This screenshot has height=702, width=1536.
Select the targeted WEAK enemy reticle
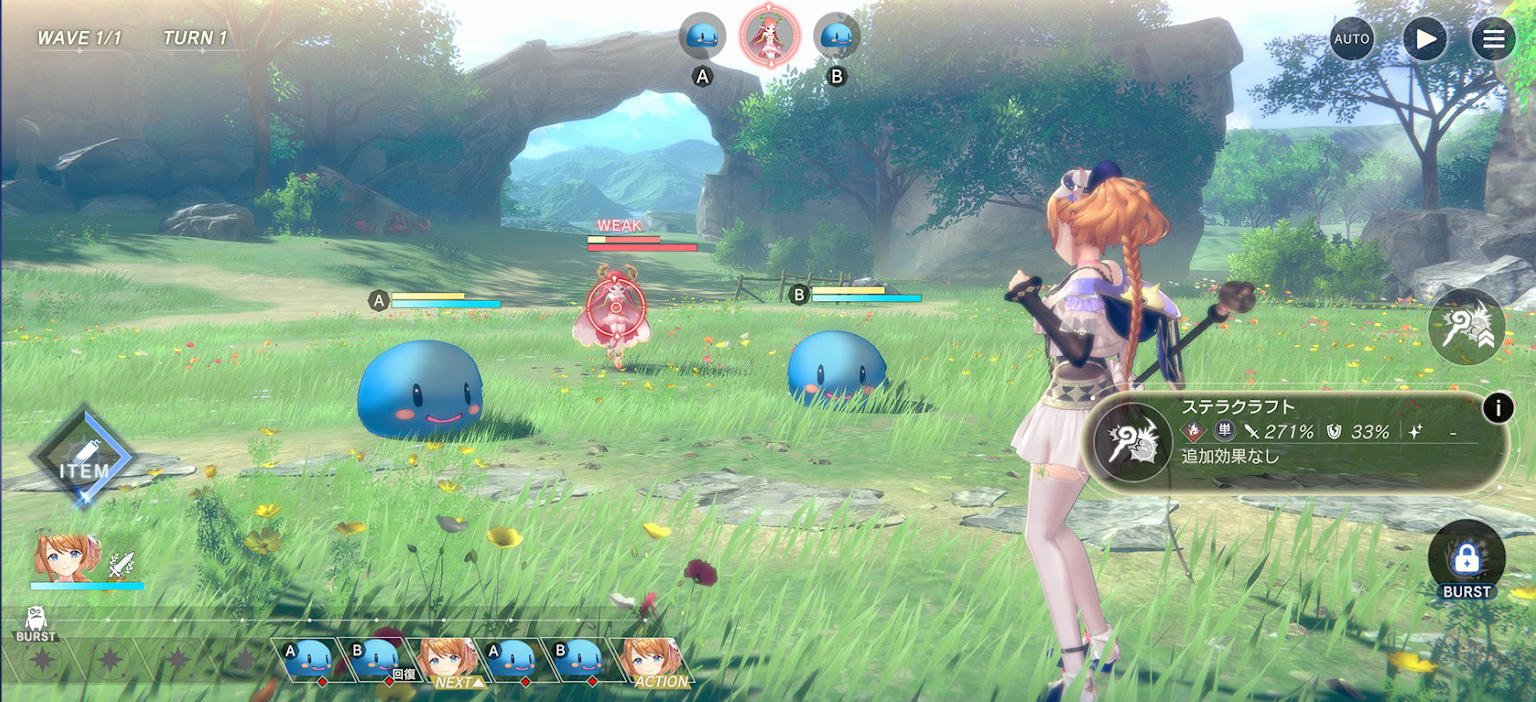(612, 306)
